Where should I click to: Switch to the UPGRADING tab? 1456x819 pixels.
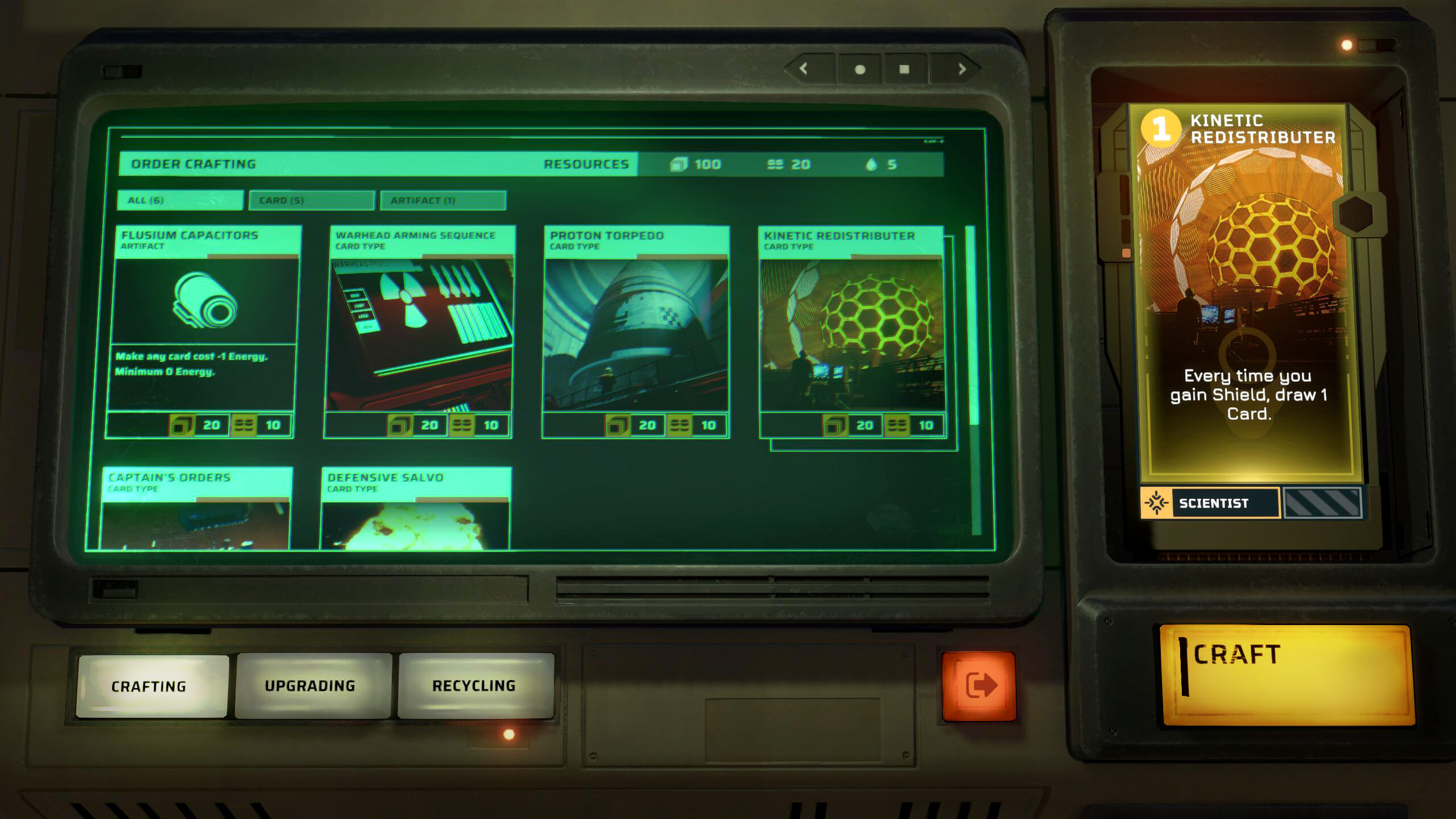pos(310,685)
